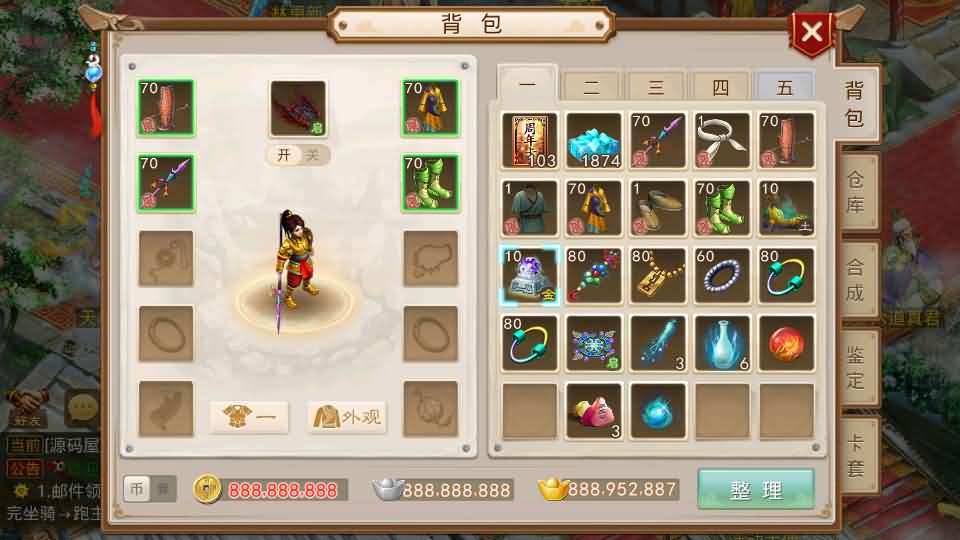Switch to bag page 二
Viewport: 960px width, 540px height.
click(x=592, y=87)
